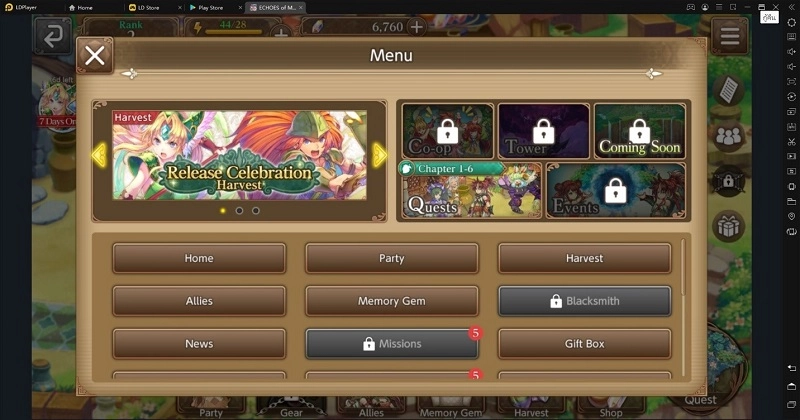Choose the Memory Gem menu button
Viewport: 800px width, 420px height.
391,301
